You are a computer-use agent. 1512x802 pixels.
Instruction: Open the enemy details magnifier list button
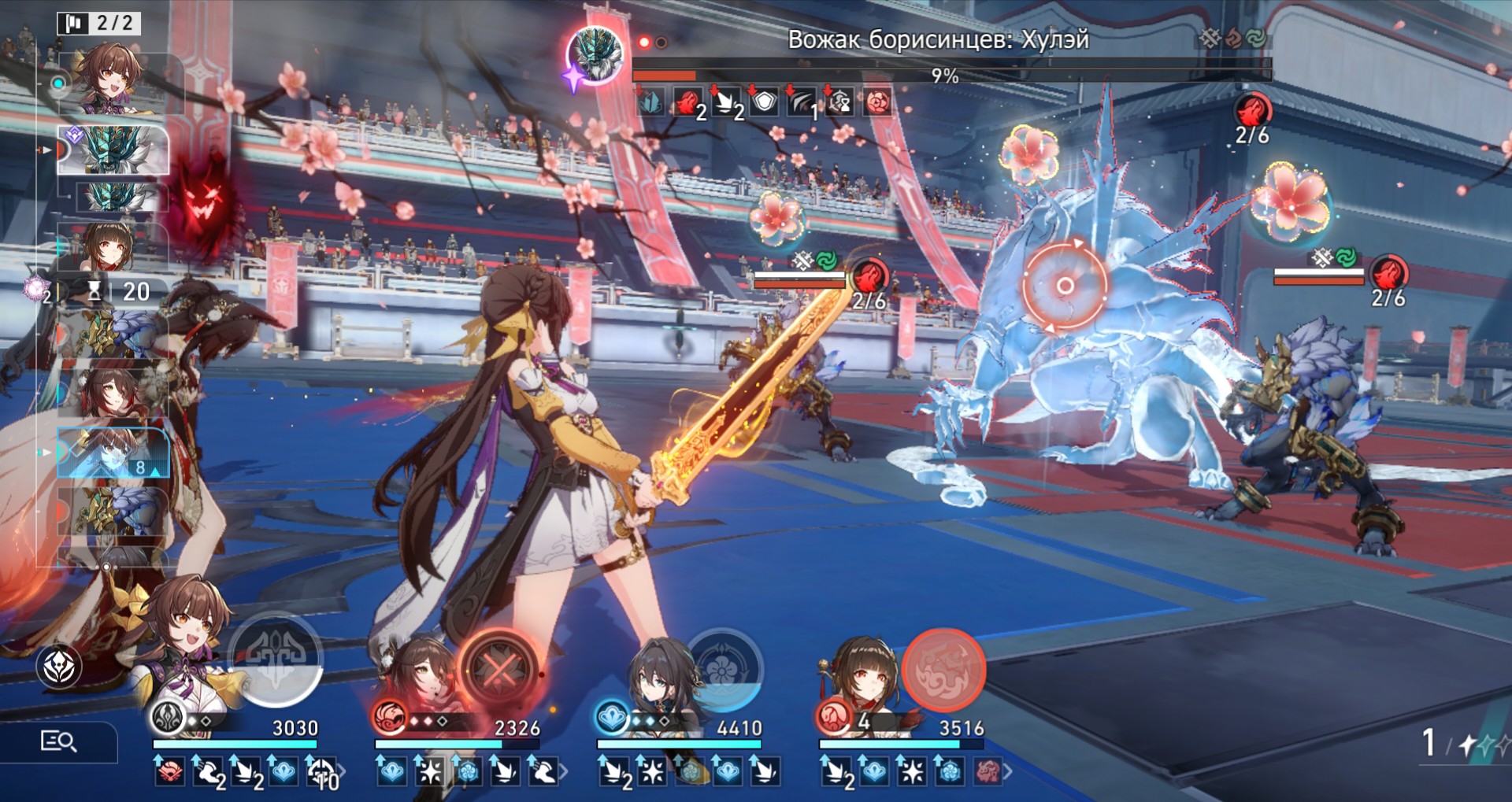tap(58, 741)
